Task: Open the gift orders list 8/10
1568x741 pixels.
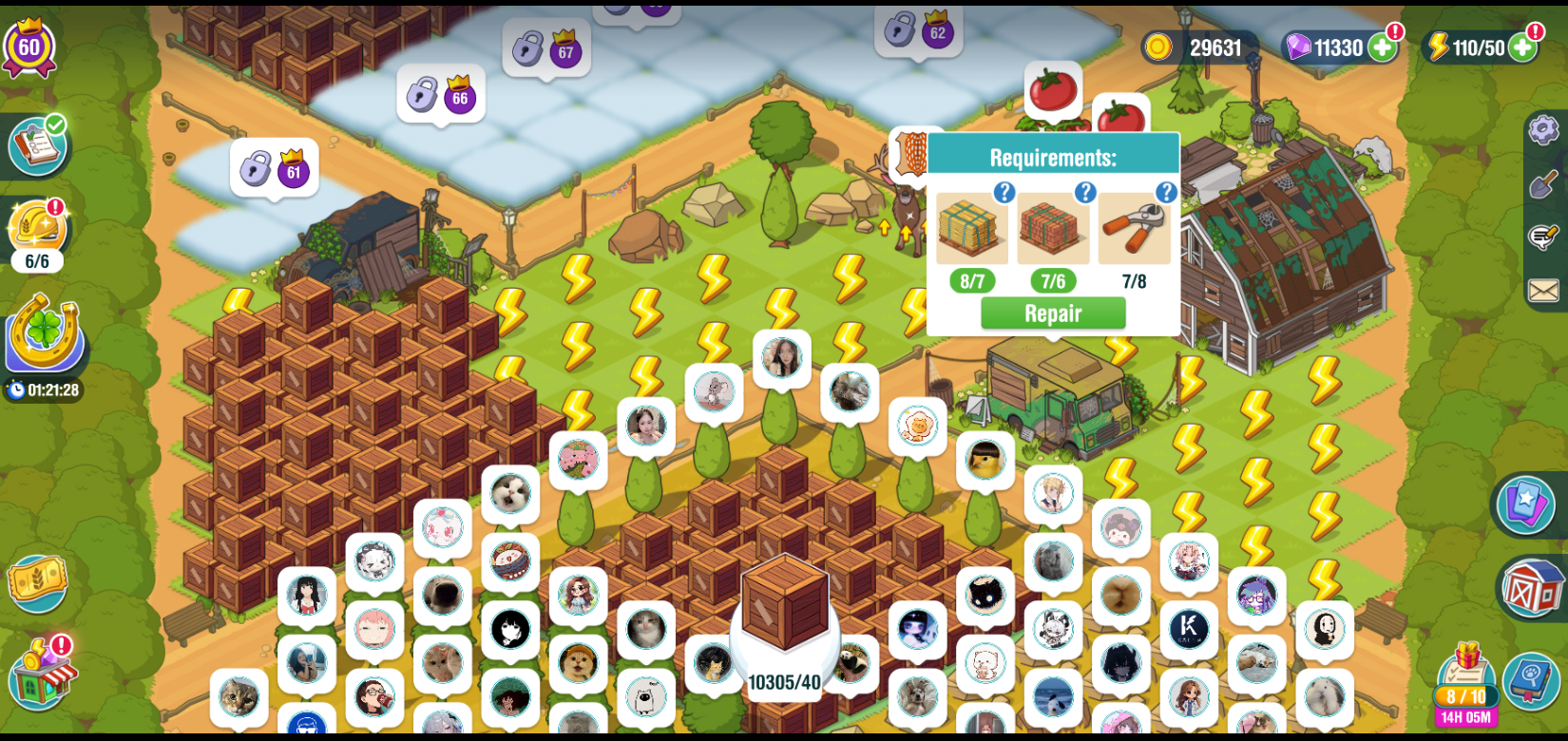Action: pyautogui.click(x=1466, y=686)
